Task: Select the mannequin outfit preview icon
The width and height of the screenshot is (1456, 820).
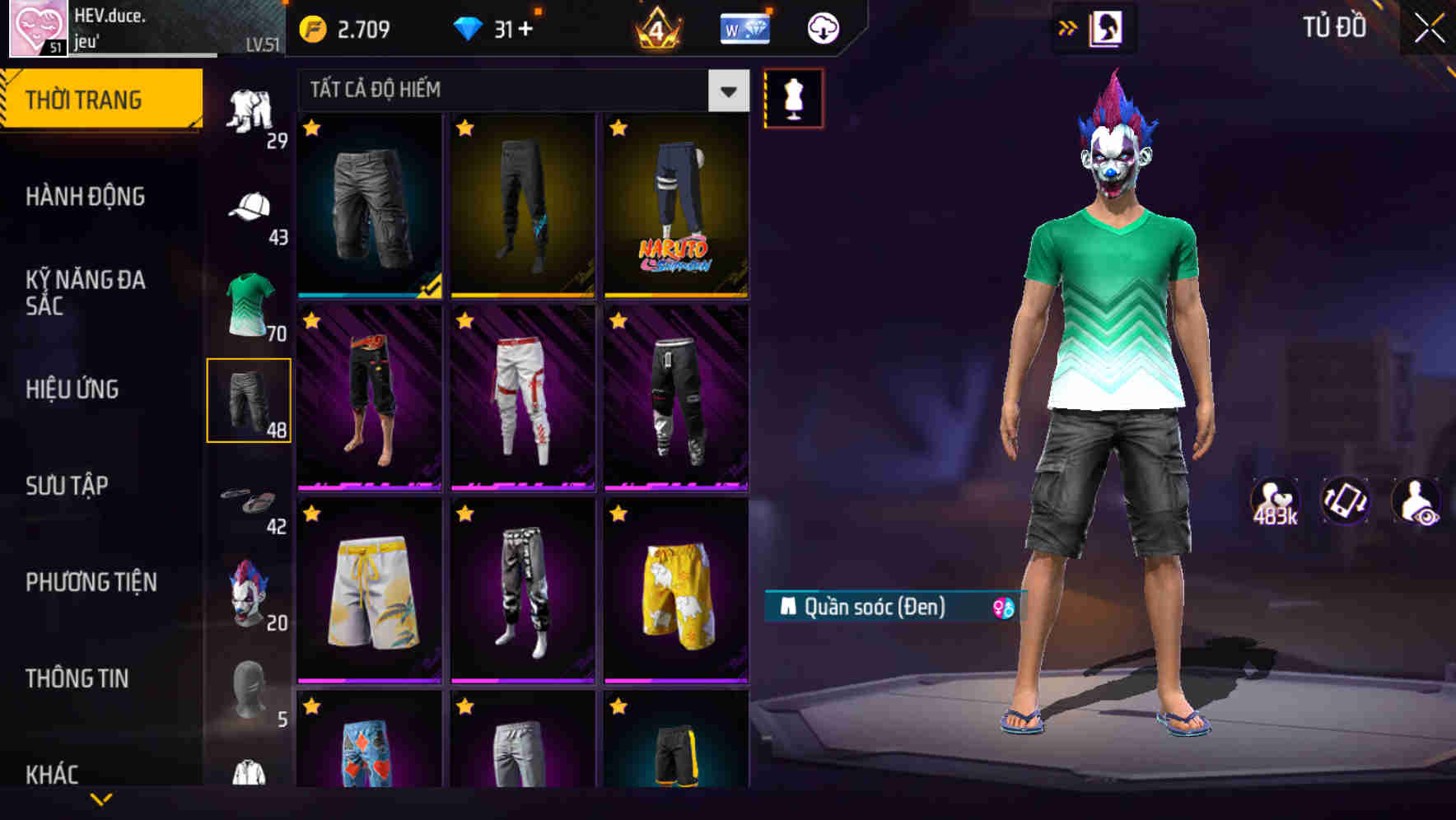Action: tap(792, 96)
